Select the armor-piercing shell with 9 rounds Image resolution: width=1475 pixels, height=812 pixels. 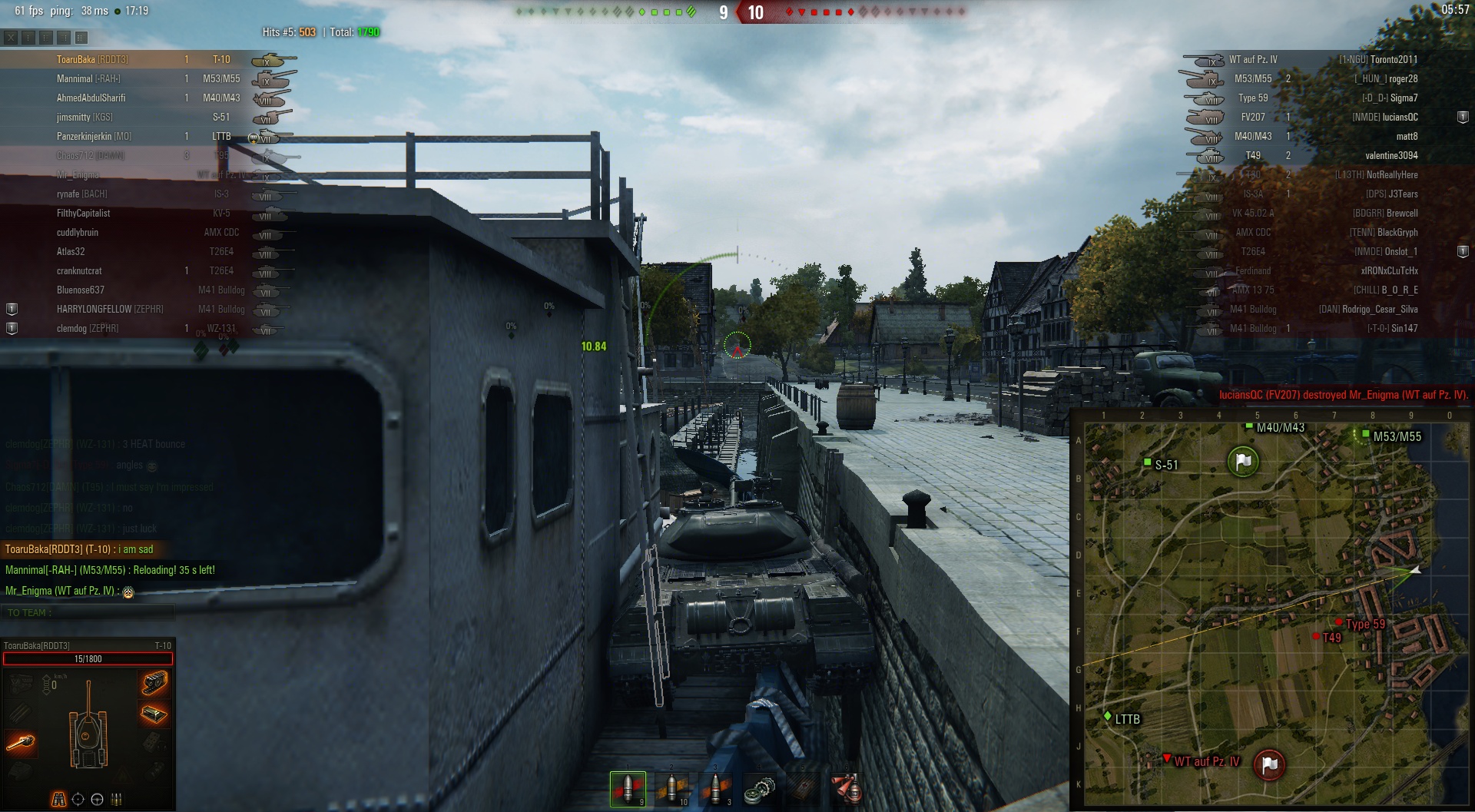628,789
